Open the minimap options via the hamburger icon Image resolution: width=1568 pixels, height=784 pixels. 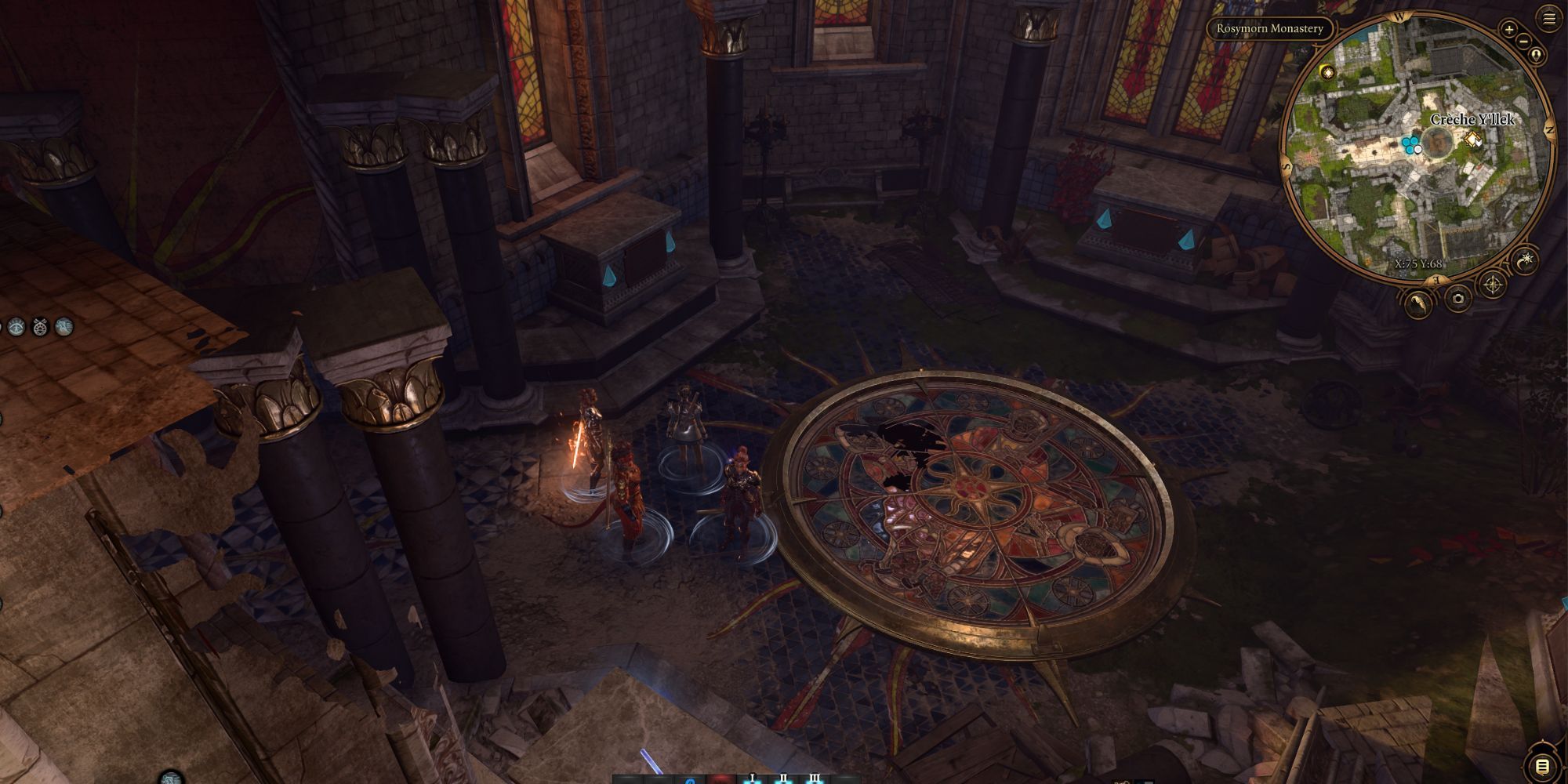click(1549, 18)
